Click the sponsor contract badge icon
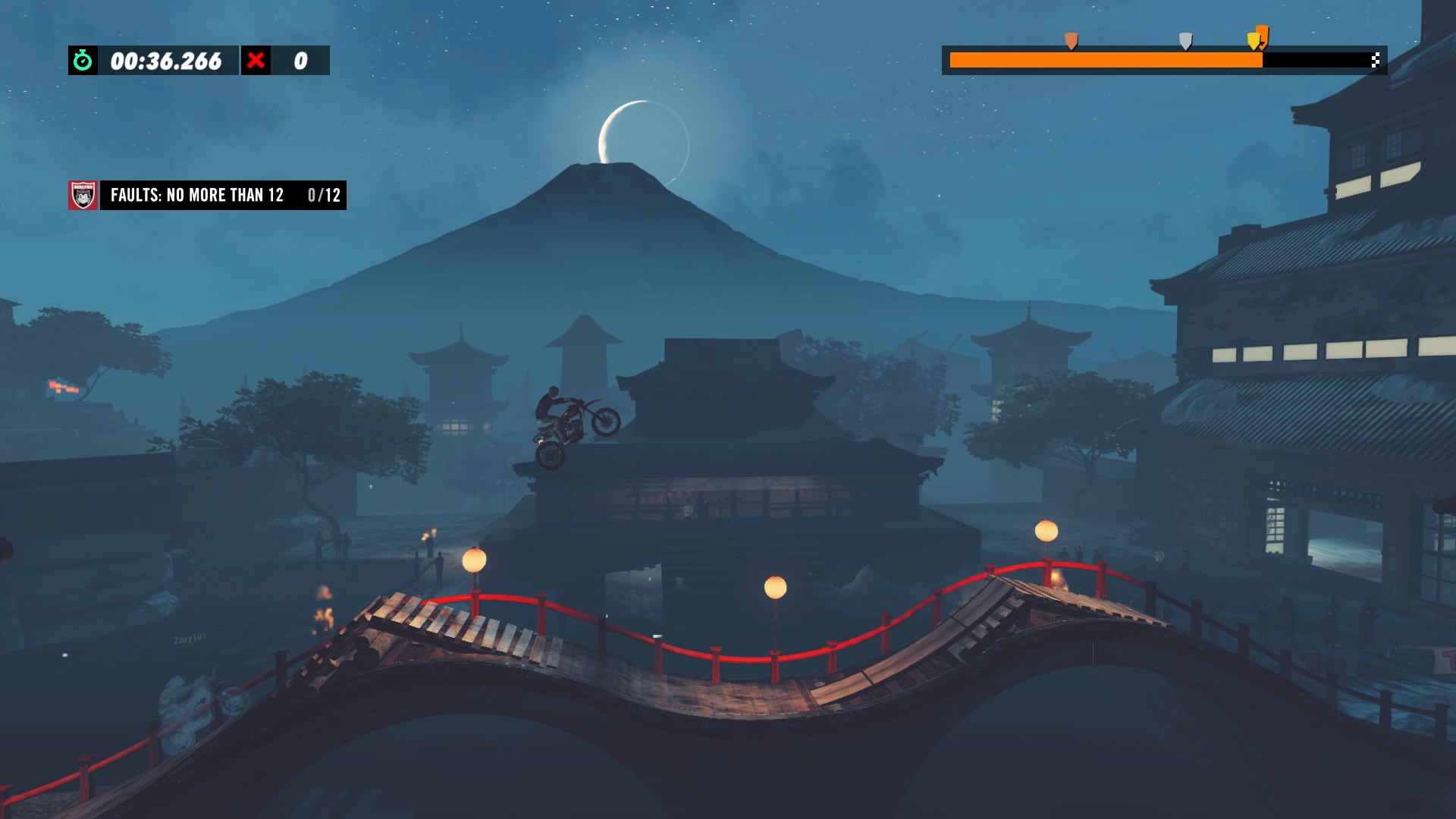The height and width of the screenshot is (819, 1456). pyautogui.click(x=83, y=195)
